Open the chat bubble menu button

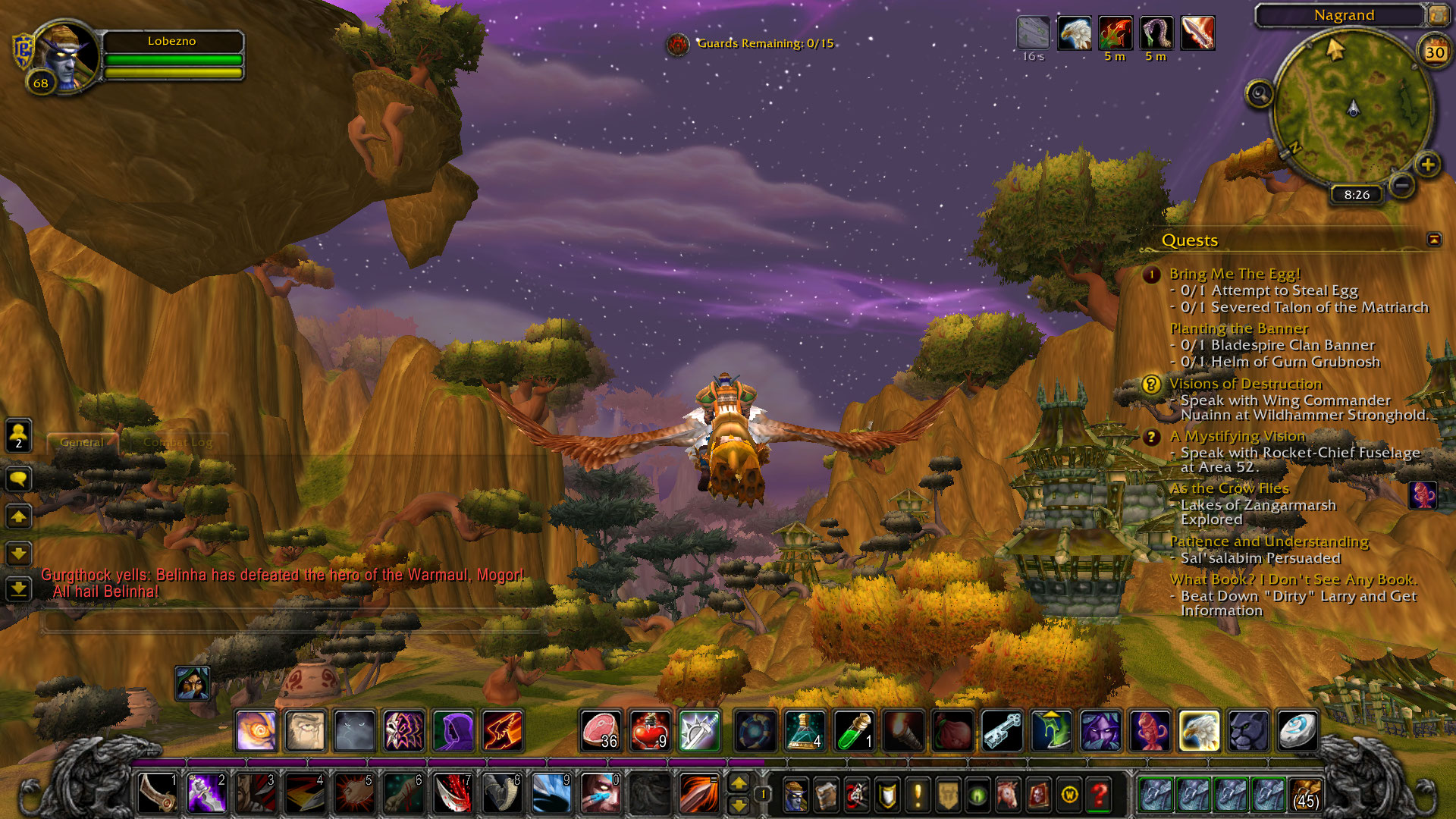(x=19, y=479)
